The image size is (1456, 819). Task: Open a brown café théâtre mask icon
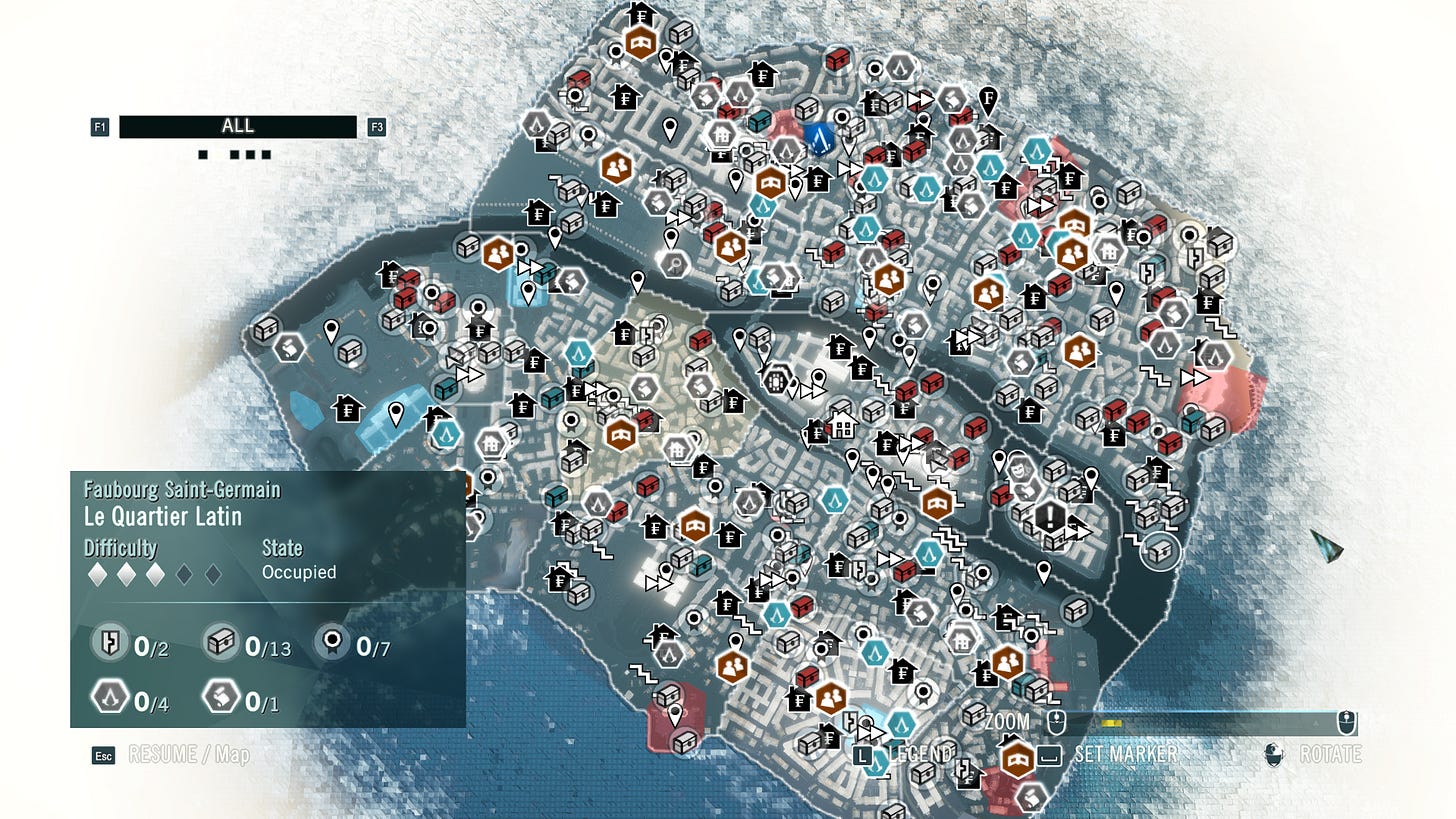click(643, 43)
